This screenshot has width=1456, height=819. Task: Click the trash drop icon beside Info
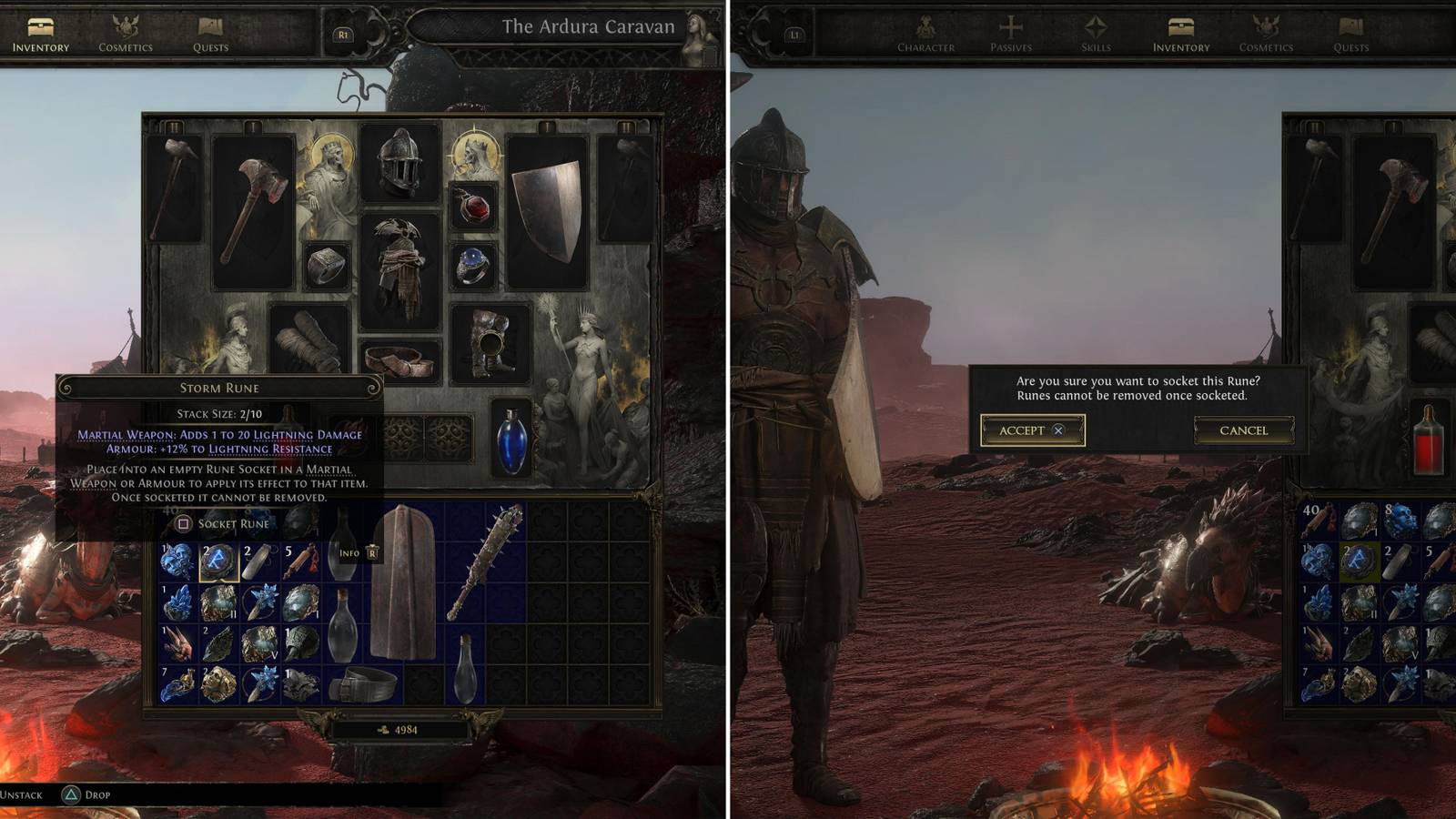coord(372,553)
